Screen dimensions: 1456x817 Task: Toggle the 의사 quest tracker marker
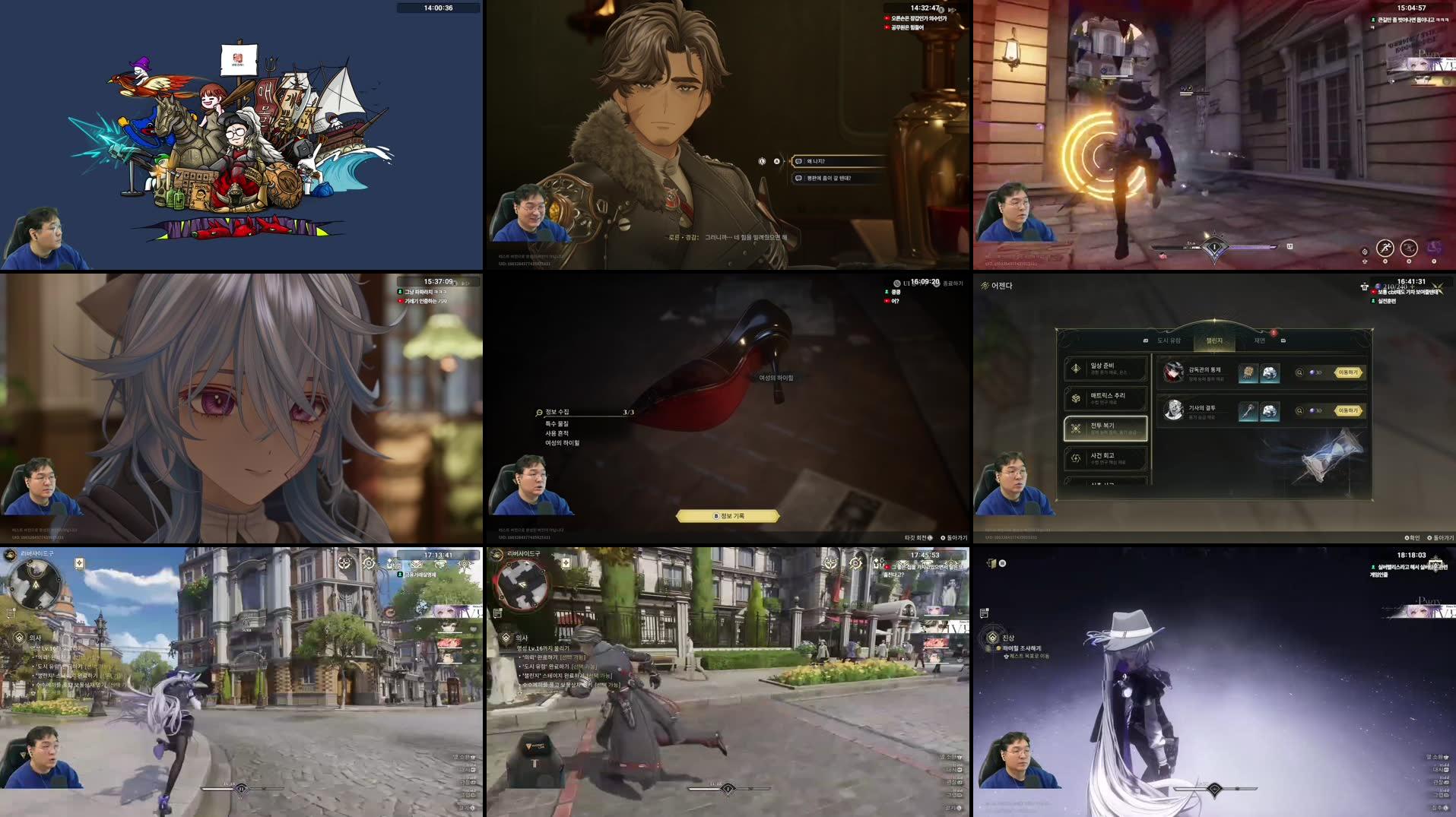tap(19, 636)
